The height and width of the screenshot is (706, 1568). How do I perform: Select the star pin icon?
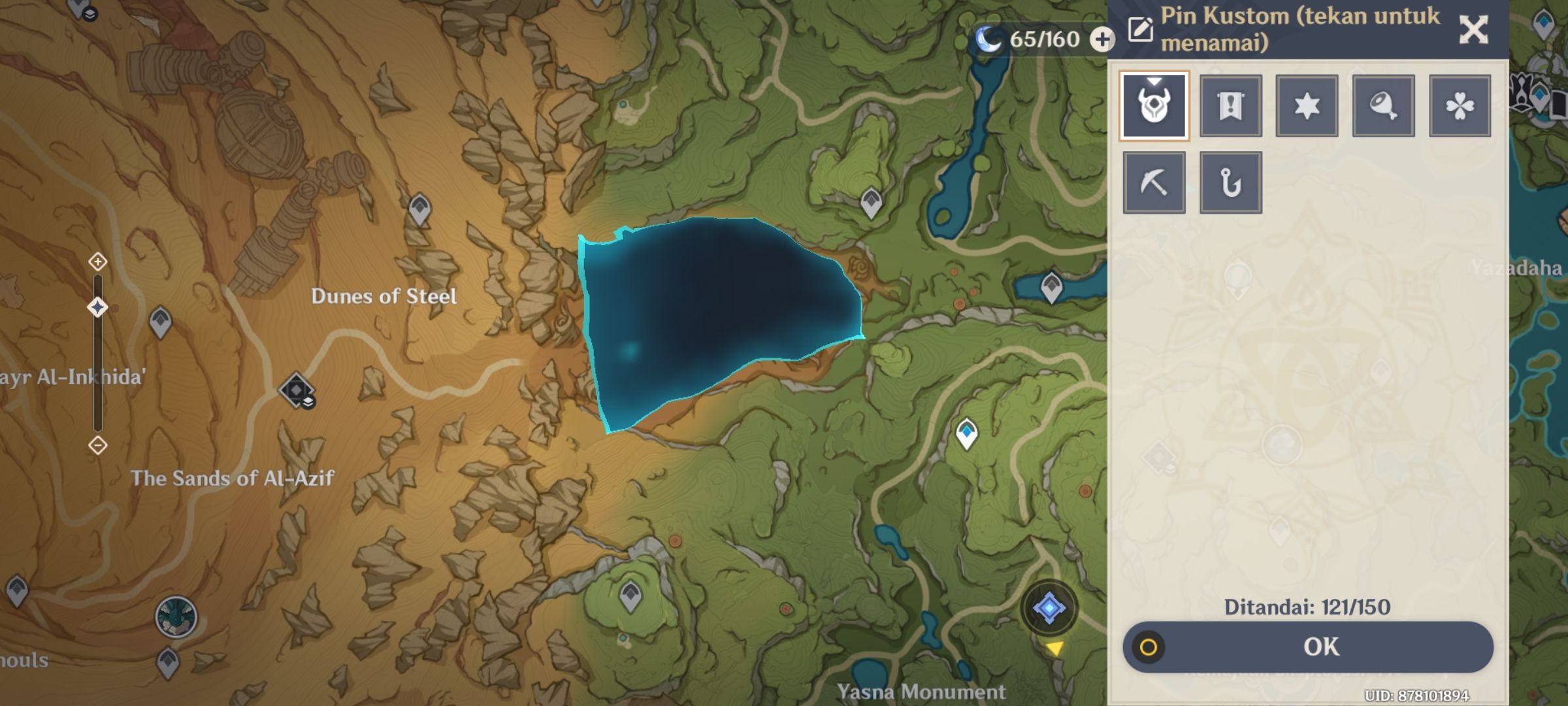1306,105
